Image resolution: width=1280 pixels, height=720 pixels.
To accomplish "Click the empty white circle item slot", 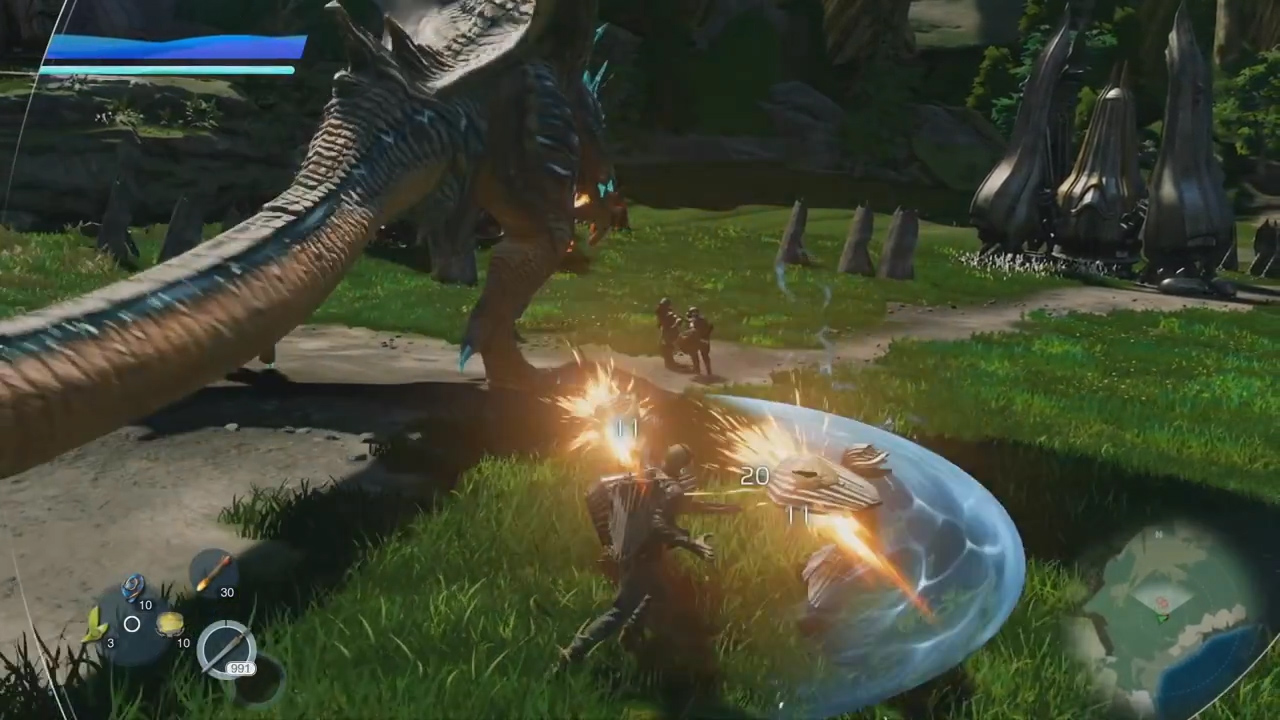I will [131, 624].
